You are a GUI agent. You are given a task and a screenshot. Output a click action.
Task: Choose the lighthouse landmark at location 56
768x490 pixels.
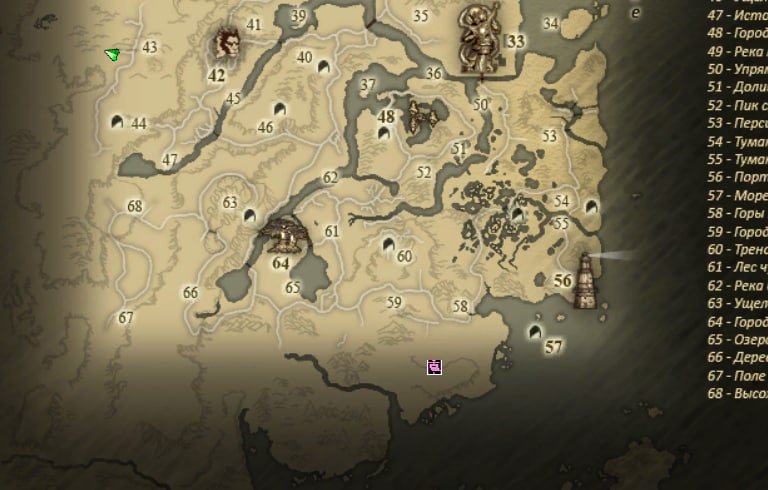pos(586,279)
